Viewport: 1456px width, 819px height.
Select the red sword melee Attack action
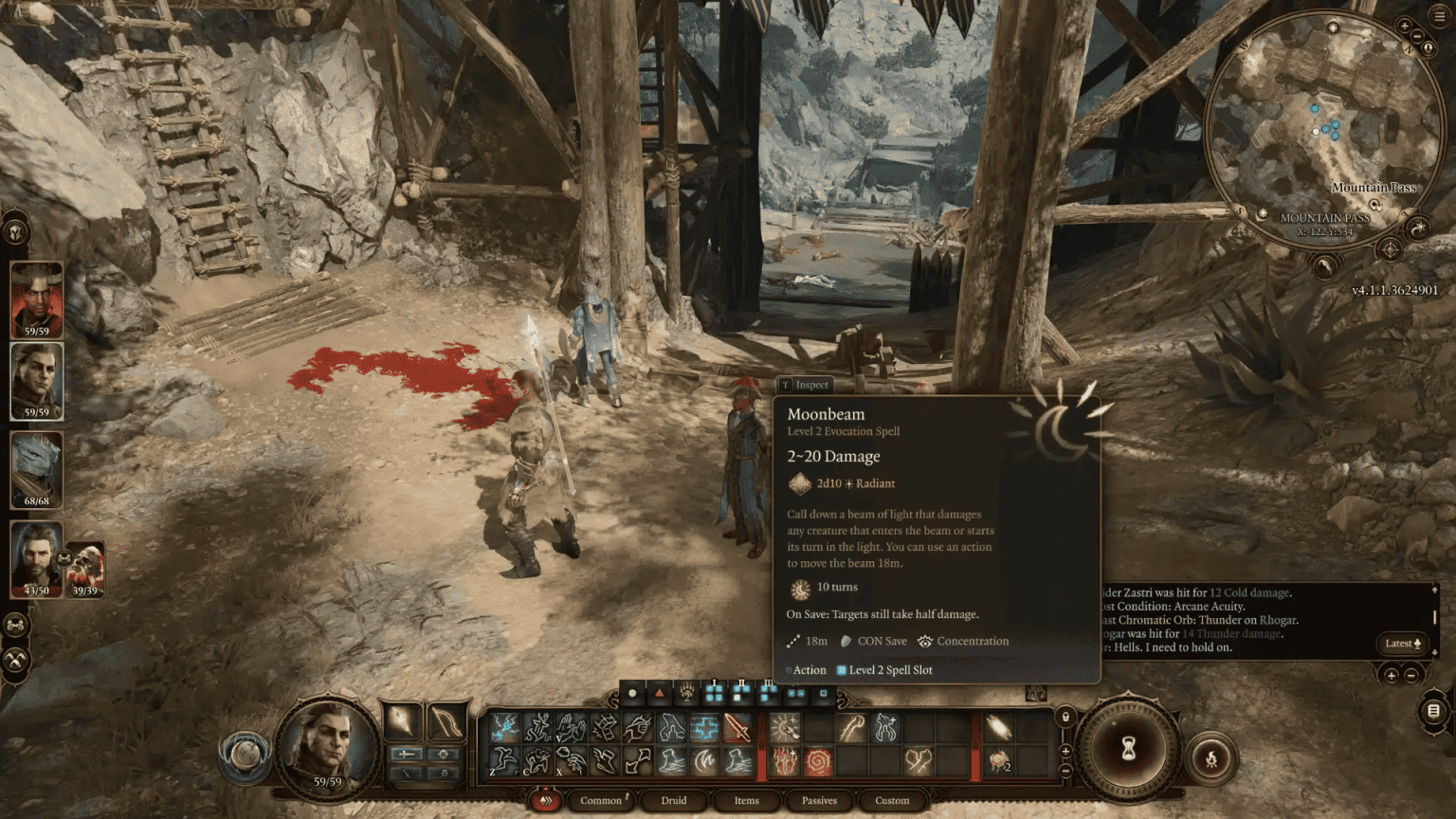(737, 726)
